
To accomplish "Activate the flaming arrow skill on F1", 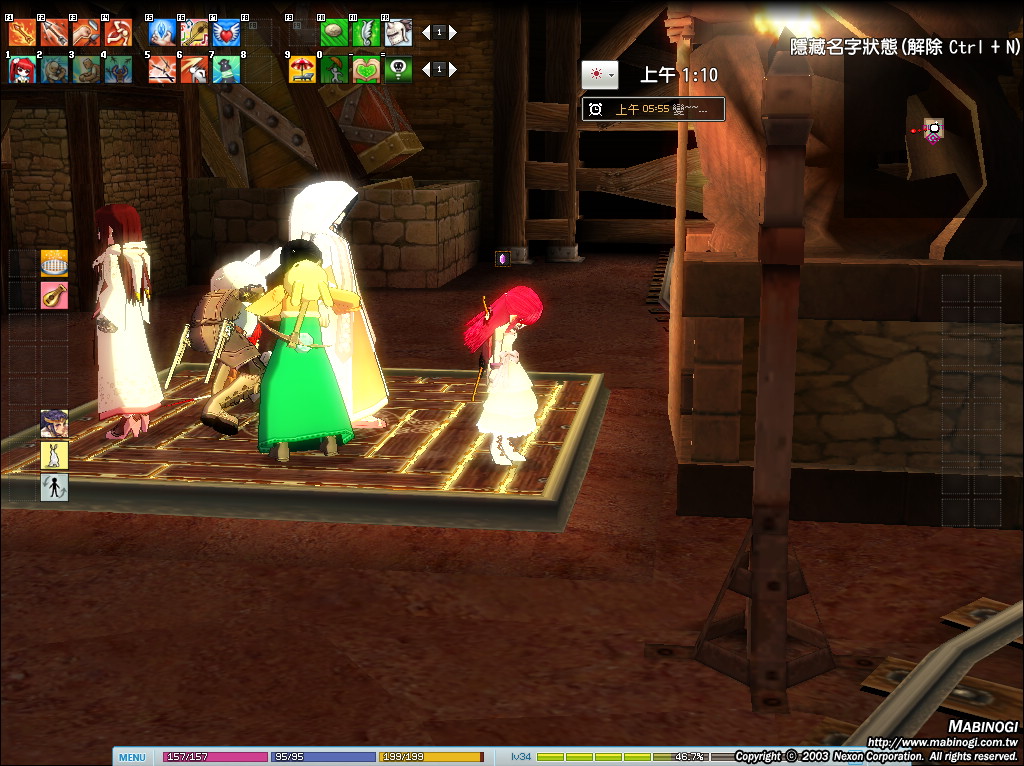I will click(22, 32).
